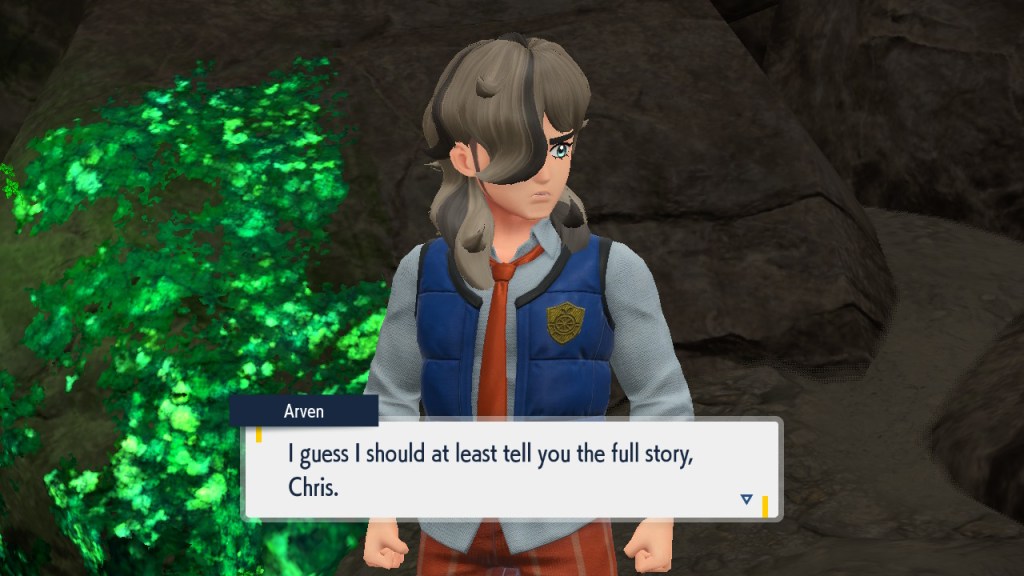The image size is (1024, 576).
Task: Click Arven's dialogue text box
Action: click(x=510, y=468)
